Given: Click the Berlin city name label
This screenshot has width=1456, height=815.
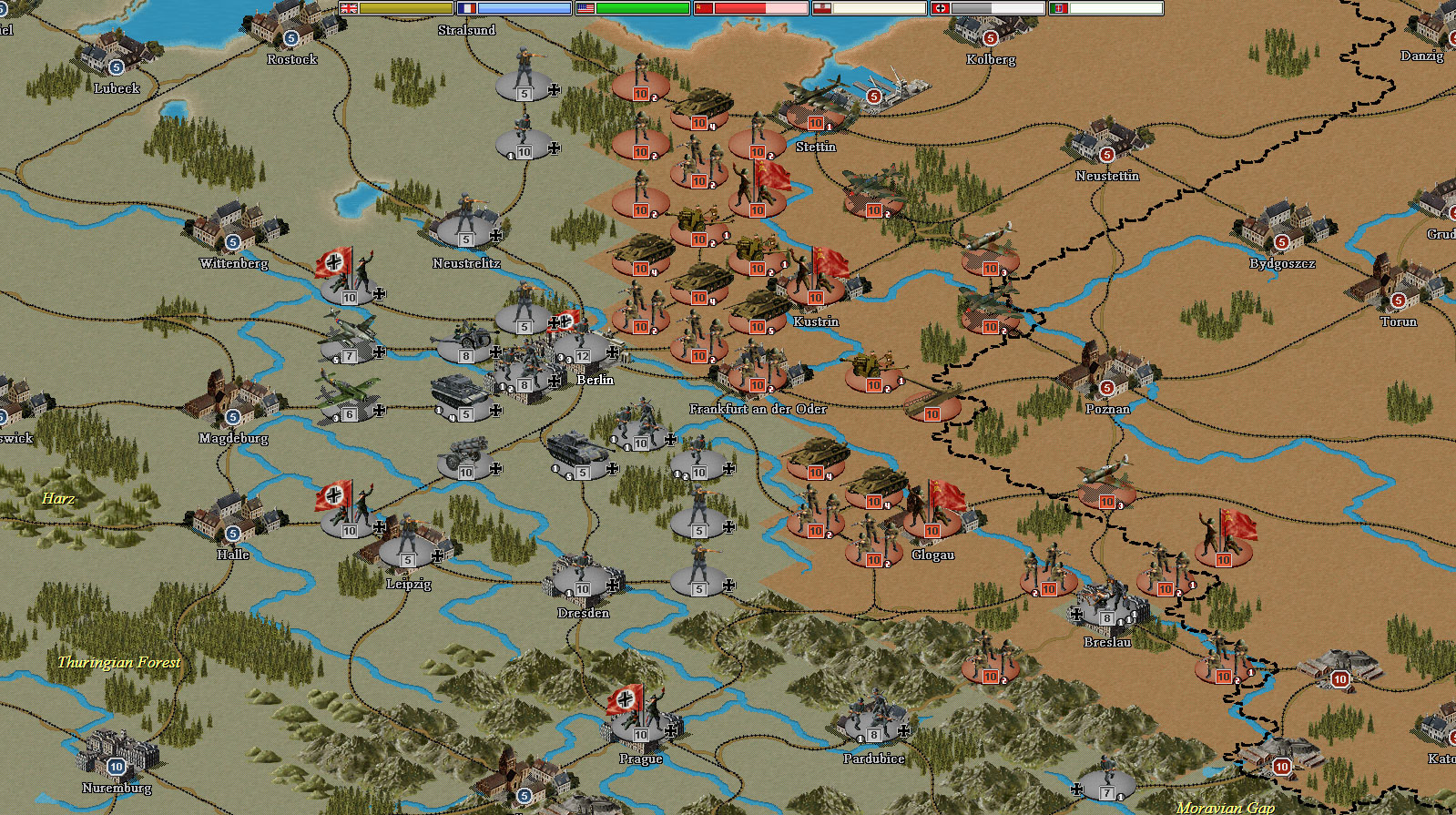Looking at the screenshot, I should pos(596,380).
